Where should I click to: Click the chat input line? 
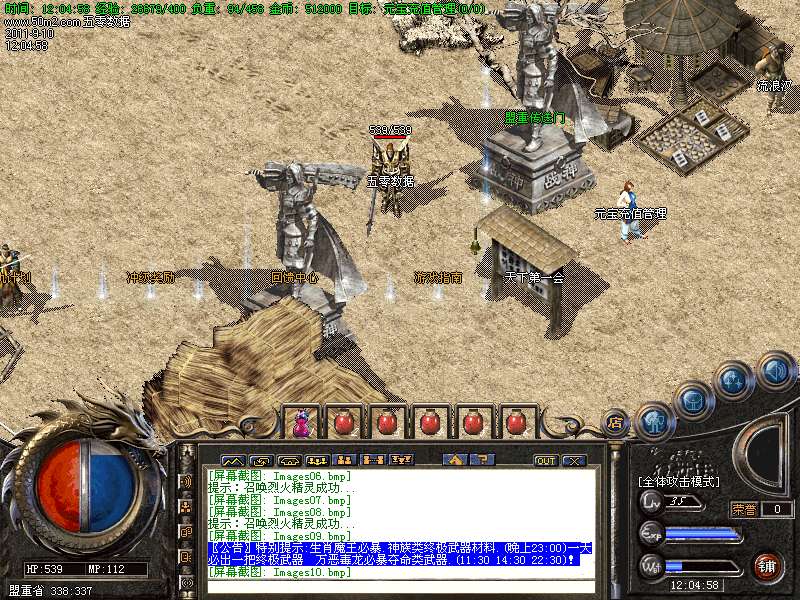[400, 586]
